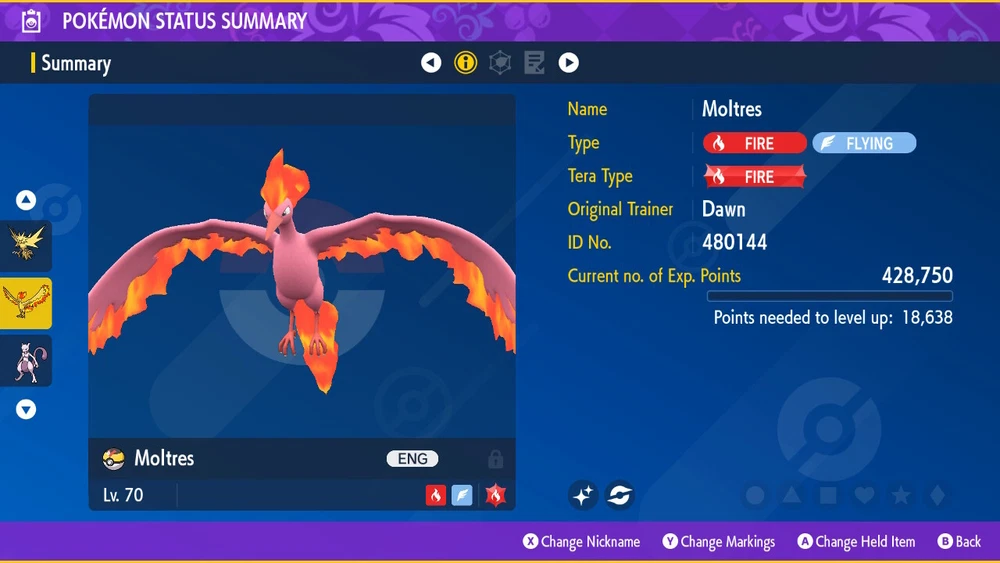Screen dimensions: 1000x563
Task: Select Mewtwo in the party list
Action: coord(26,361)
